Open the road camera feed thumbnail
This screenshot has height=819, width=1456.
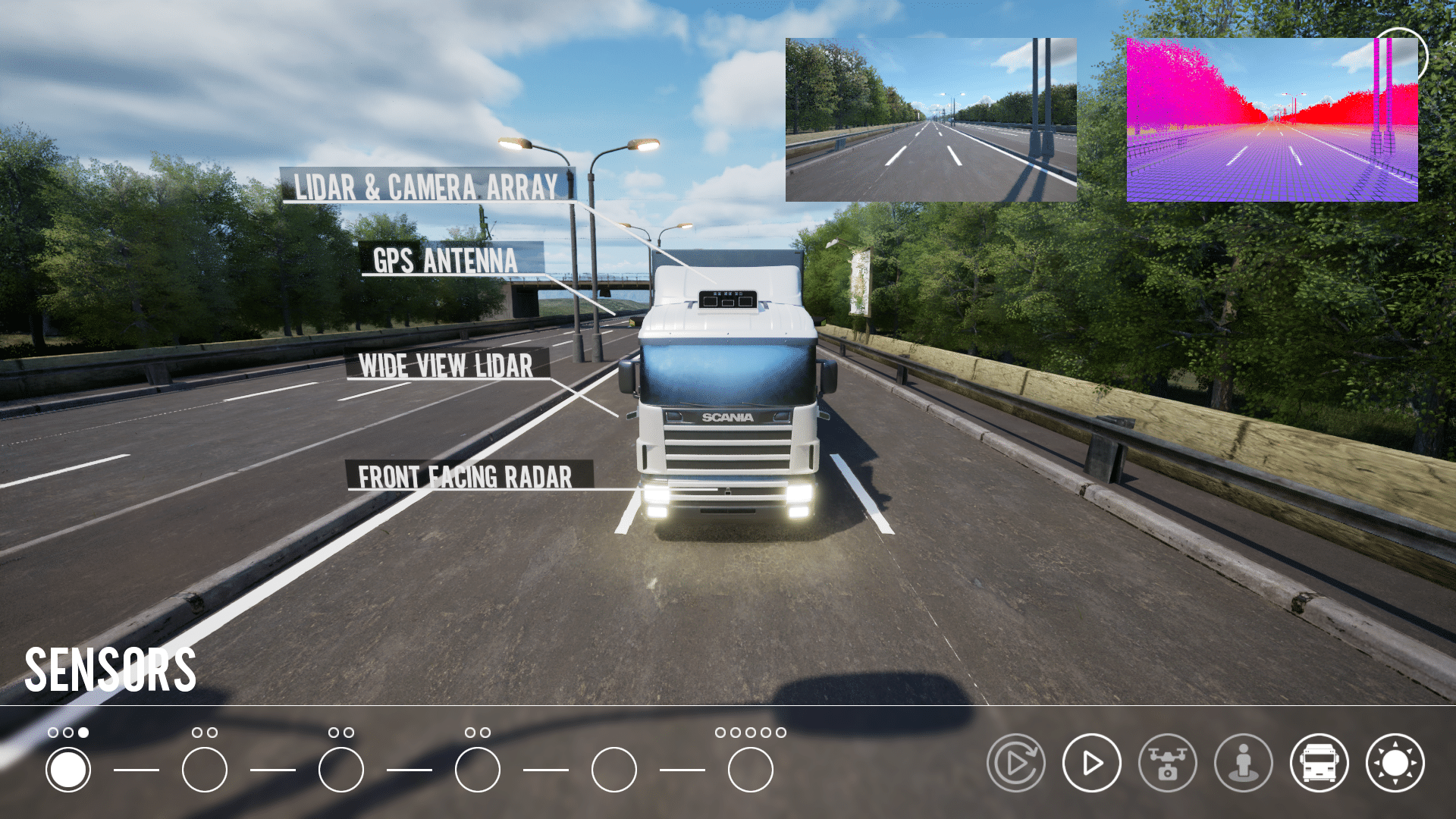click(930, 120)
